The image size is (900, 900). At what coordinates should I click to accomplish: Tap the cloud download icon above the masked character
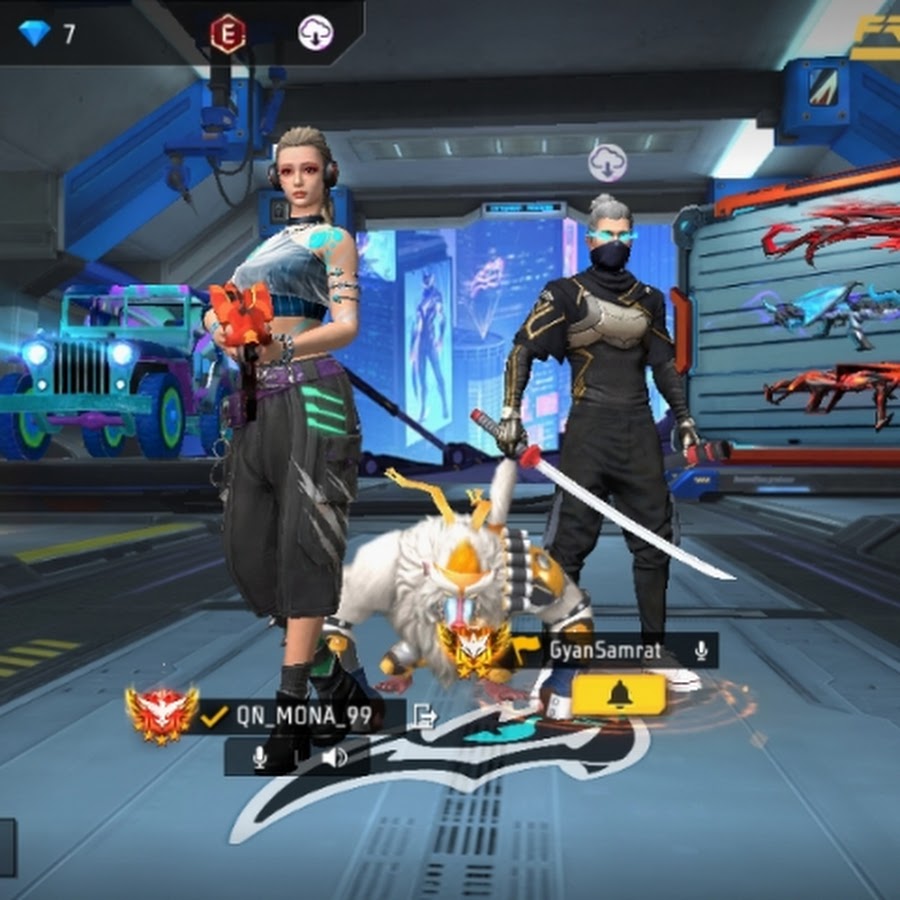point(607,162)
